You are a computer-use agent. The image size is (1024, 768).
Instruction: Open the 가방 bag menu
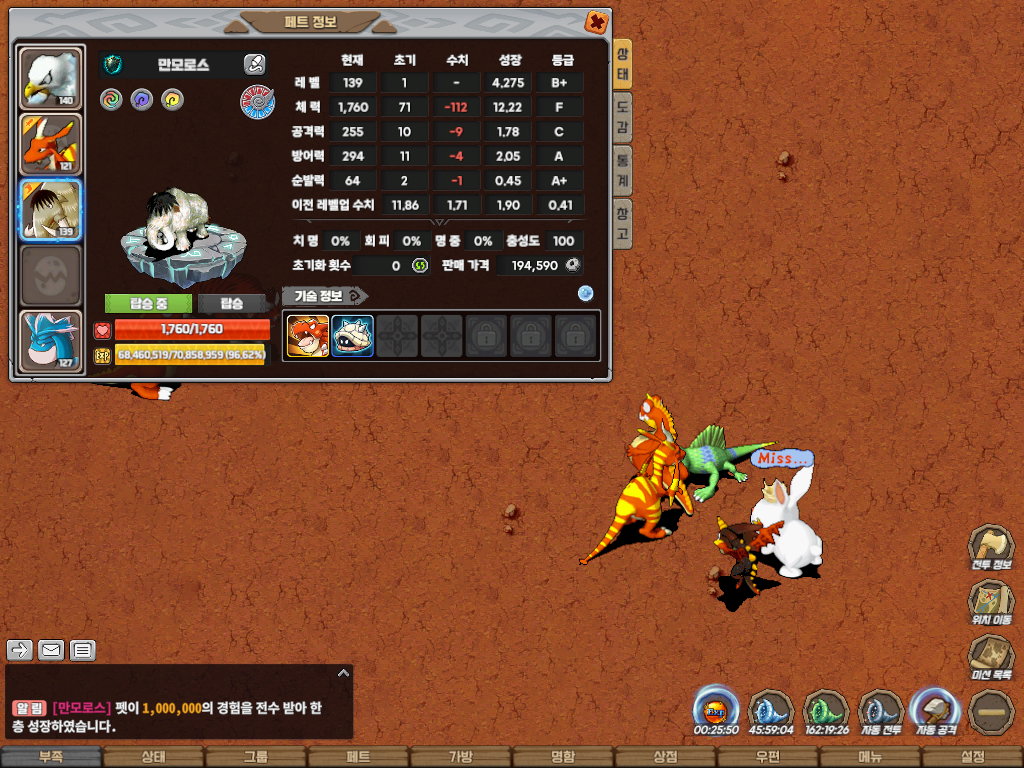coord(460,757)
